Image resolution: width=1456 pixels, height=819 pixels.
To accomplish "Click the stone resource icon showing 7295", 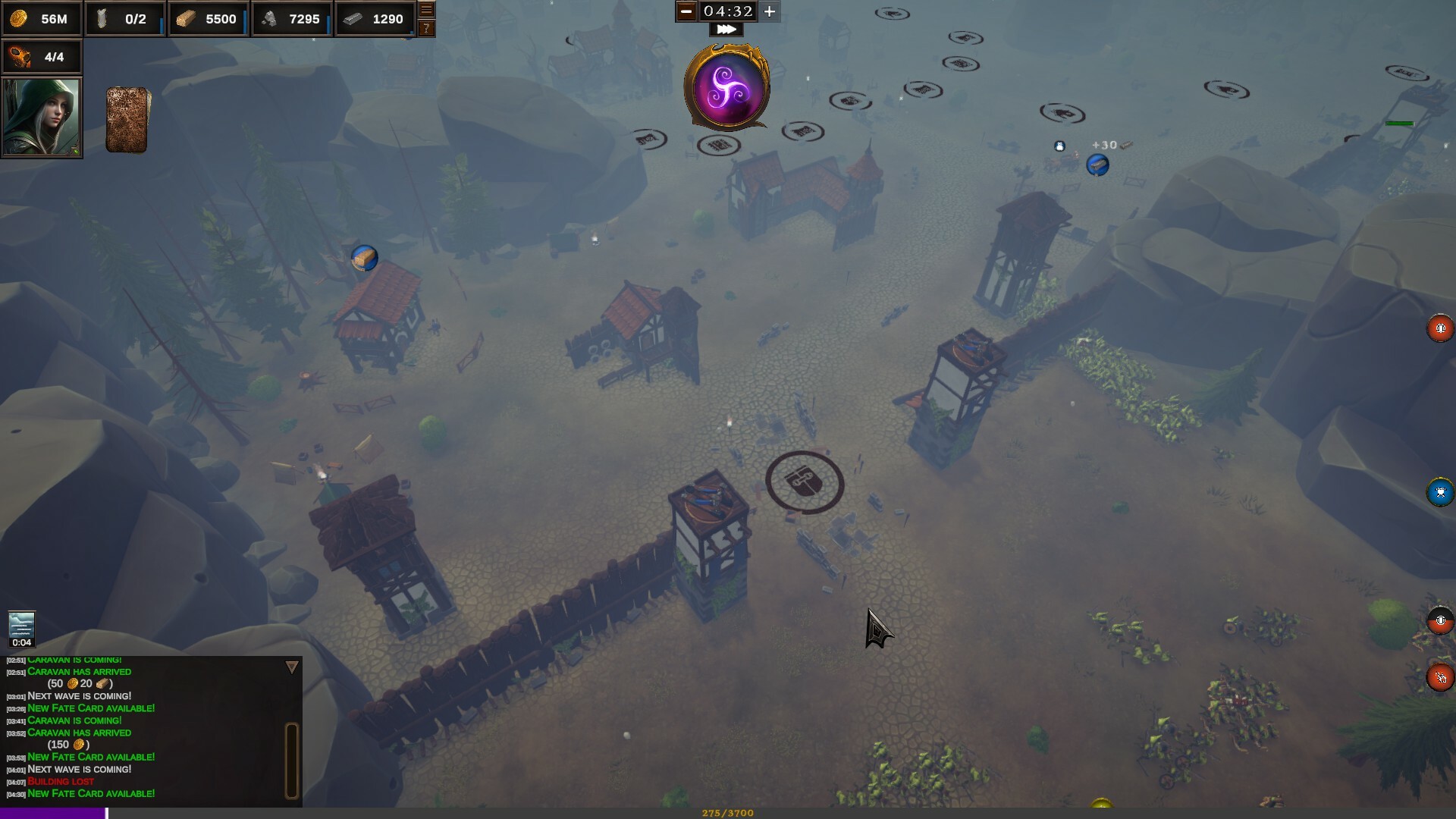I will coord(291,19).
